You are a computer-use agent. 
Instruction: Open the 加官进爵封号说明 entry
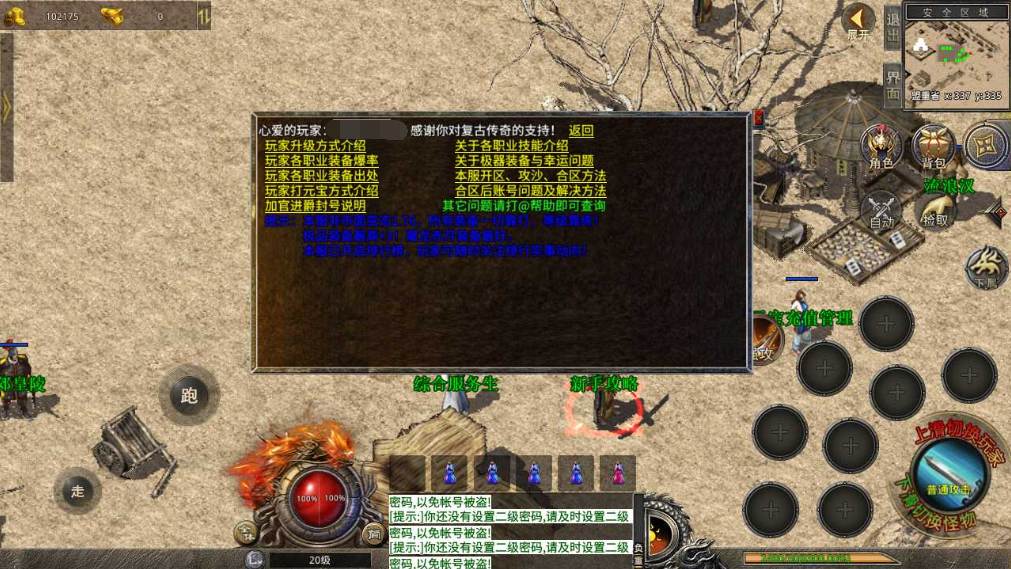click(315, 206)
